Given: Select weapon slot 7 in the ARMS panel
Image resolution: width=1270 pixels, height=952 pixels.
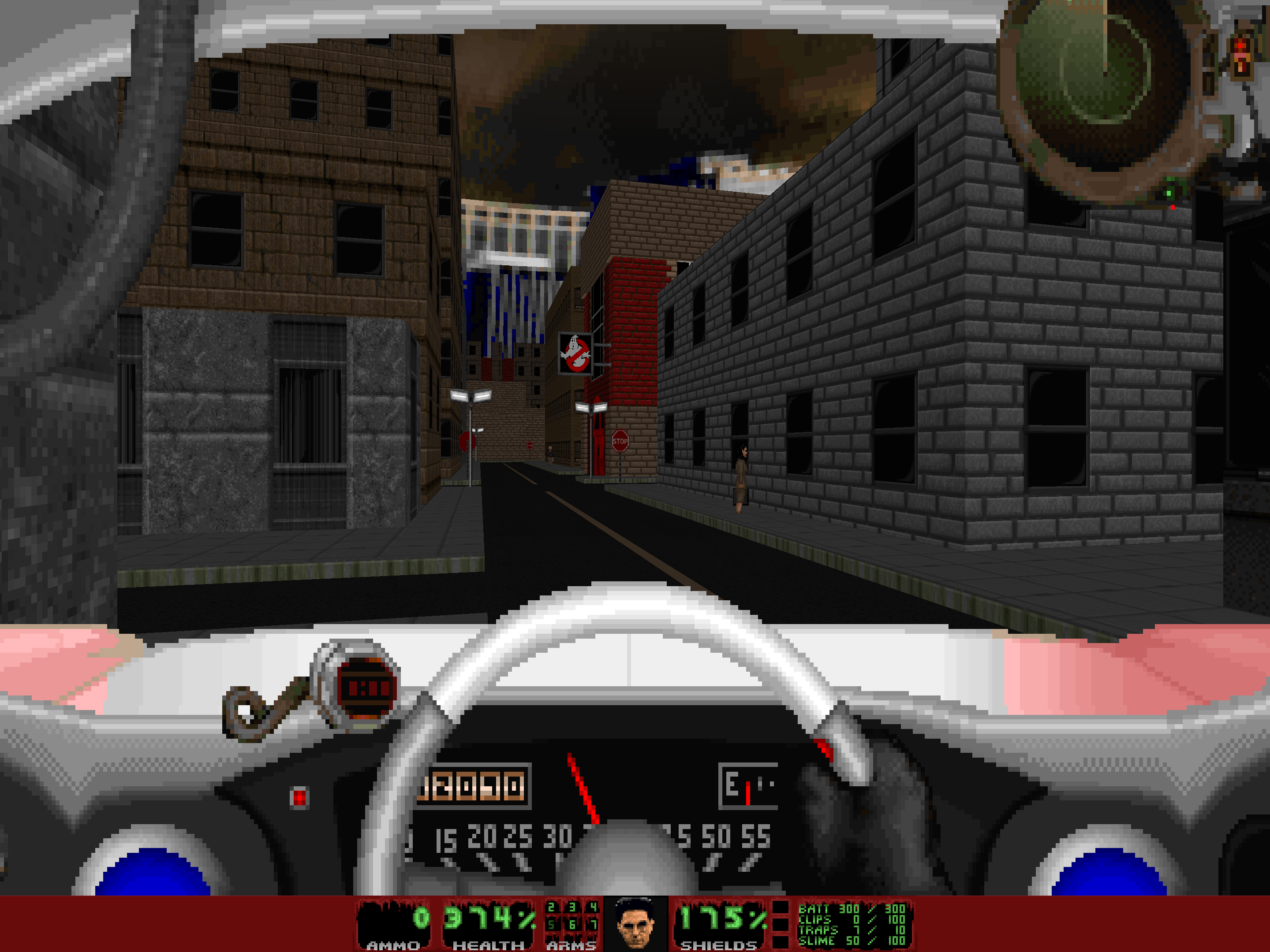Looking at the screenshot, I should (x=594, y=926).
